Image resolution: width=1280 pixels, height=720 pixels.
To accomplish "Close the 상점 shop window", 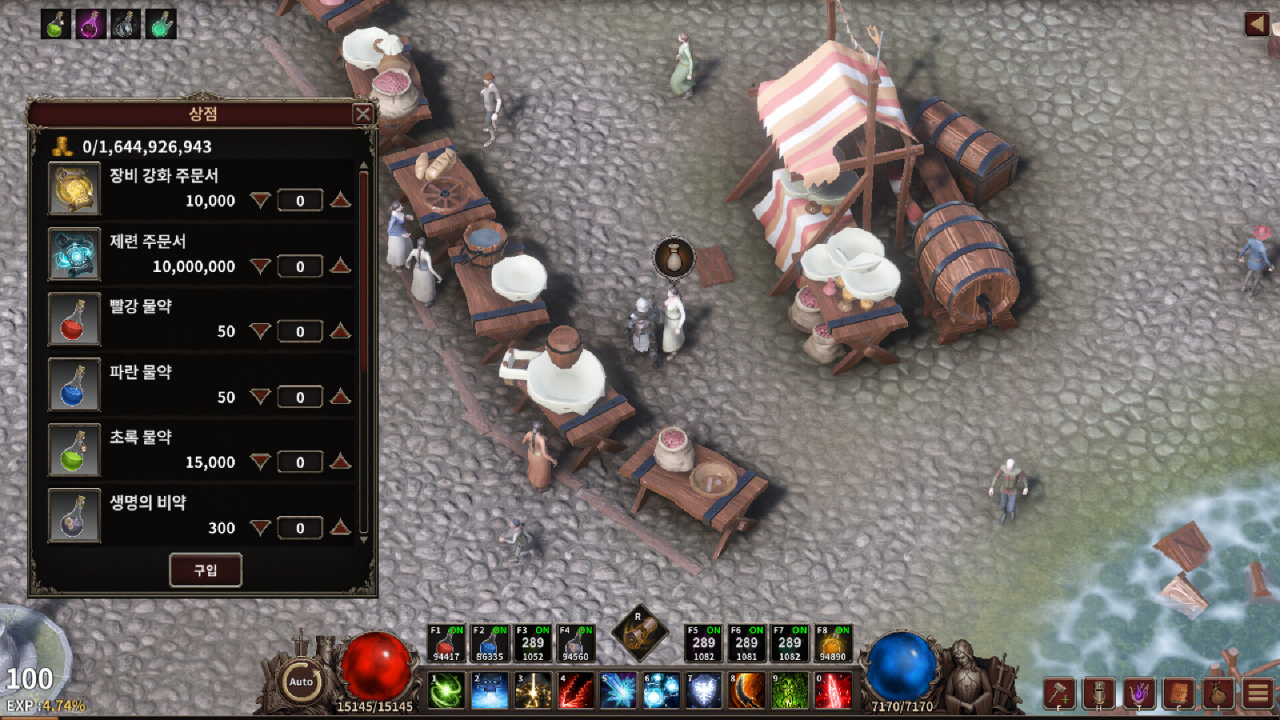I will tap(363, 114).
